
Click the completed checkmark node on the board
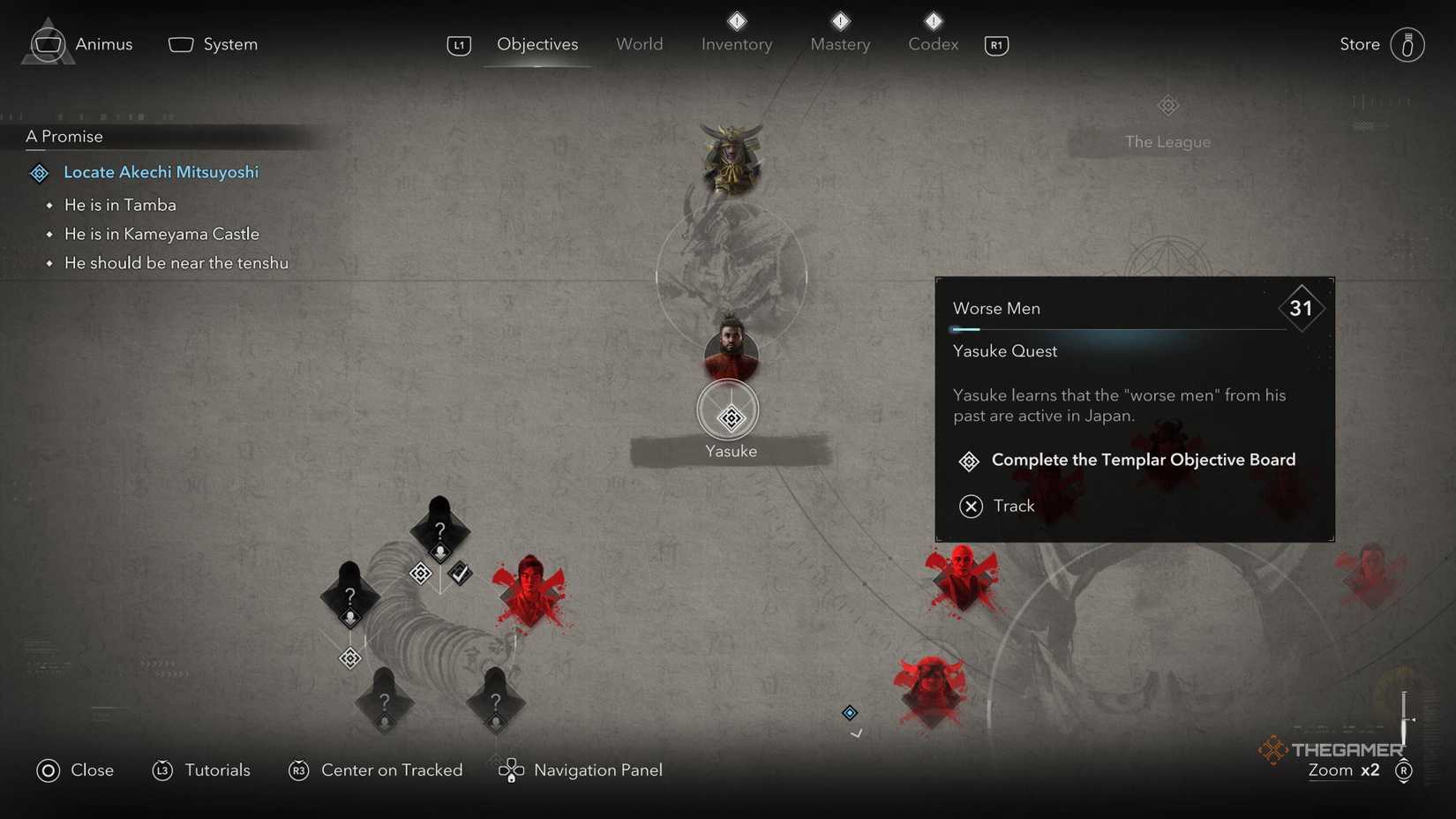click(x=460, y=573)
